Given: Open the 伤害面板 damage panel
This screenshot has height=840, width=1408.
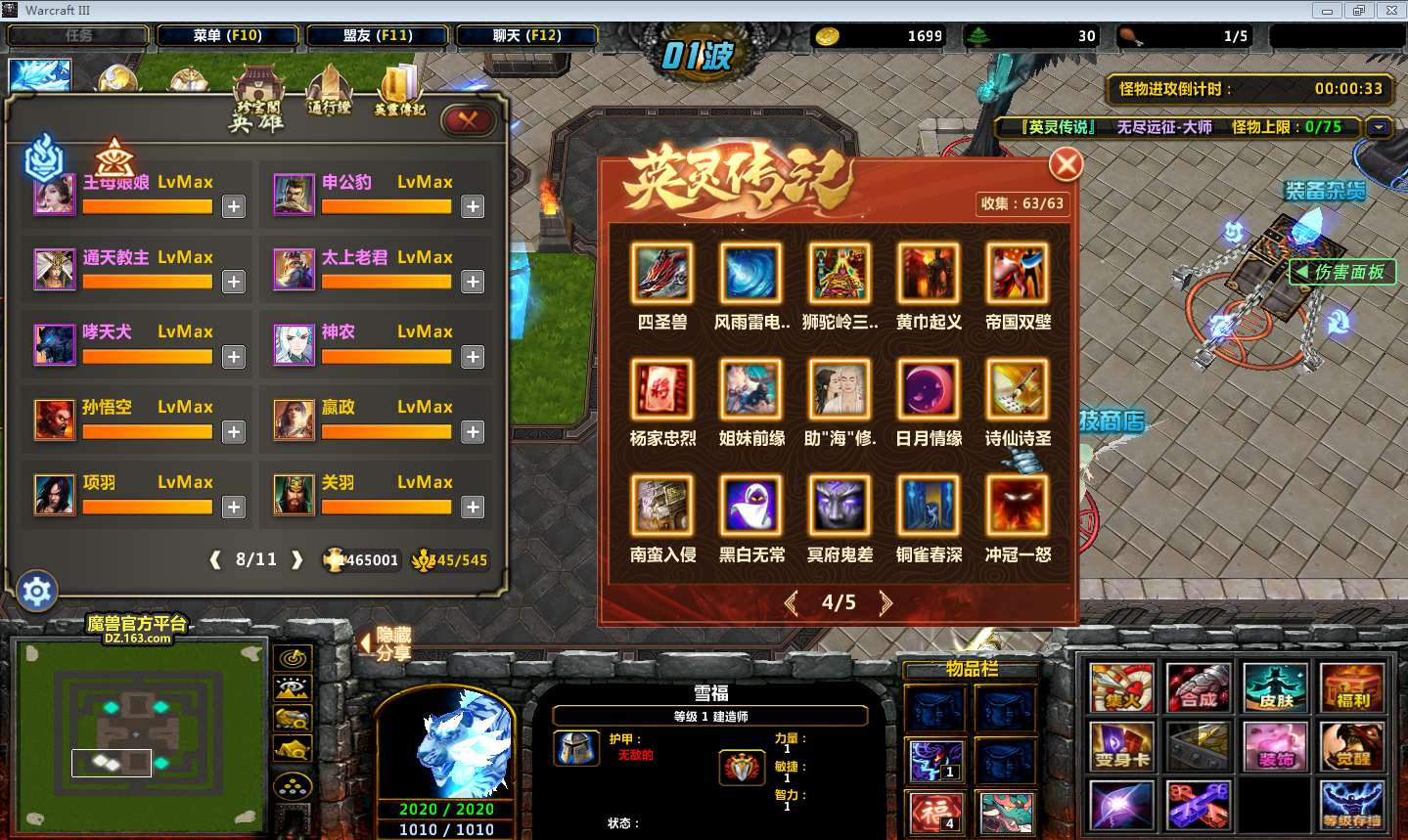Looking at the screenshot, I should coord(1341,272).
